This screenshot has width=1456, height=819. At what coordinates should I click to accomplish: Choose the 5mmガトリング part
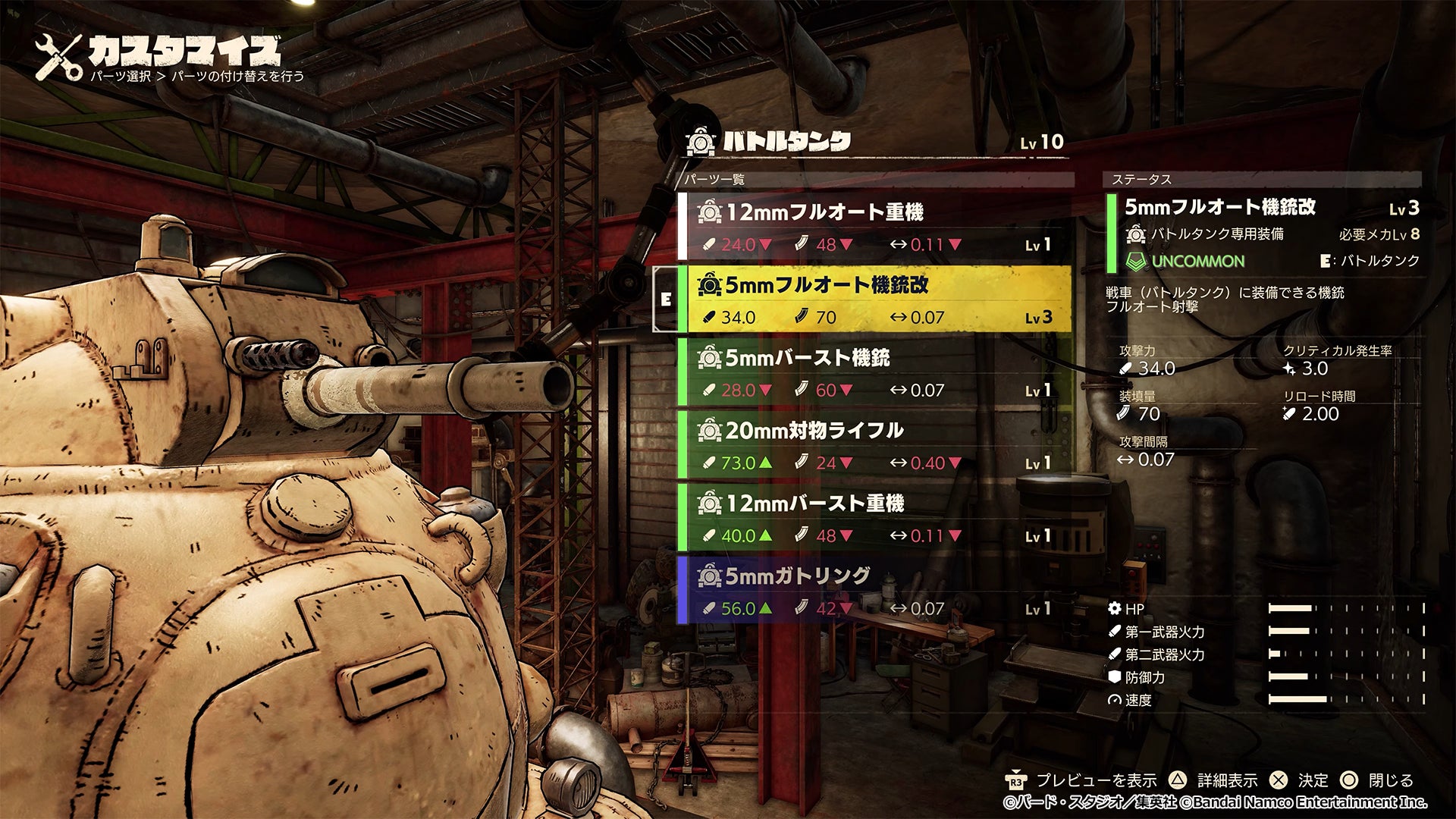point(876,590)
